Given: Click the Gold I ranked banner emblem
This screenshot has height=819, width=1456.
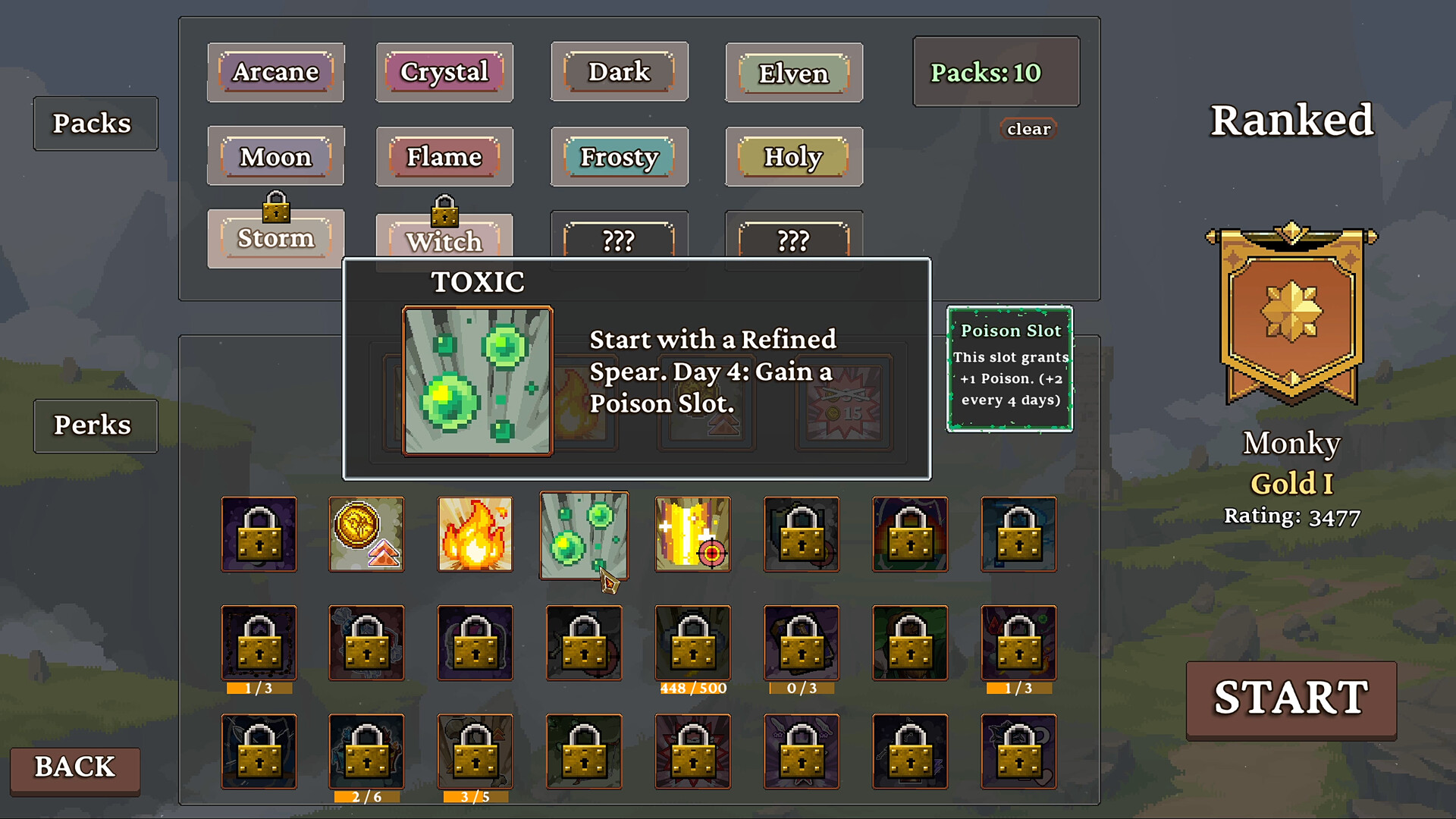Looking at the screenshot, I should tap(1291, 311).
